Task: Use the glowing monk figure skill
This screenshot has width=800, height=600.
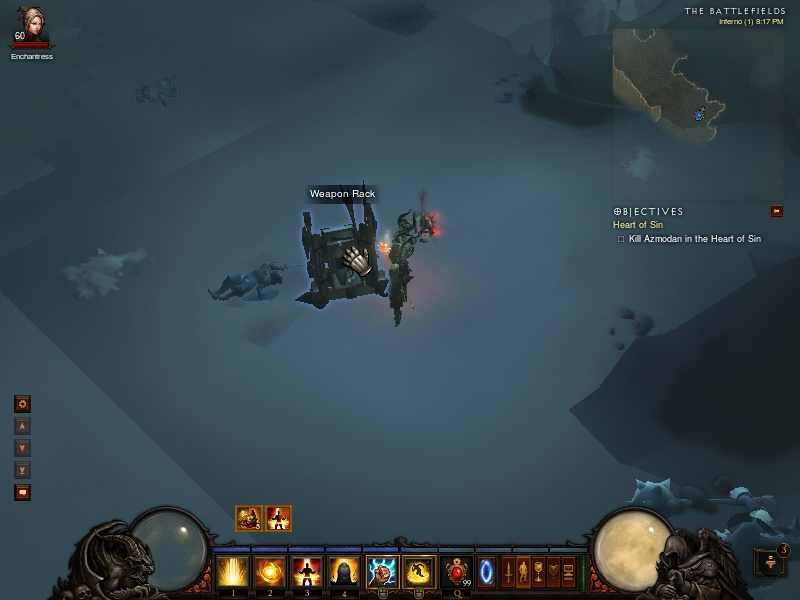Action: 305,572
